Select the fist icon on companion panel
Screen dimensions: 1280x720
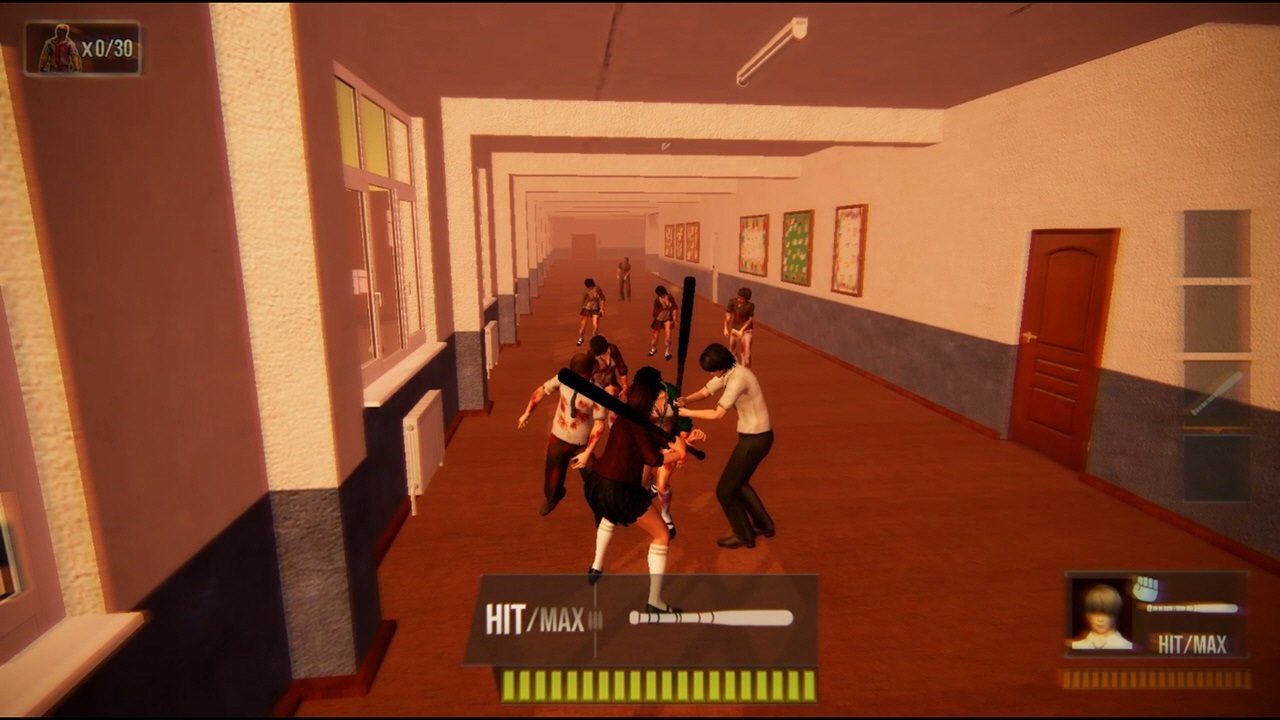1145,590
